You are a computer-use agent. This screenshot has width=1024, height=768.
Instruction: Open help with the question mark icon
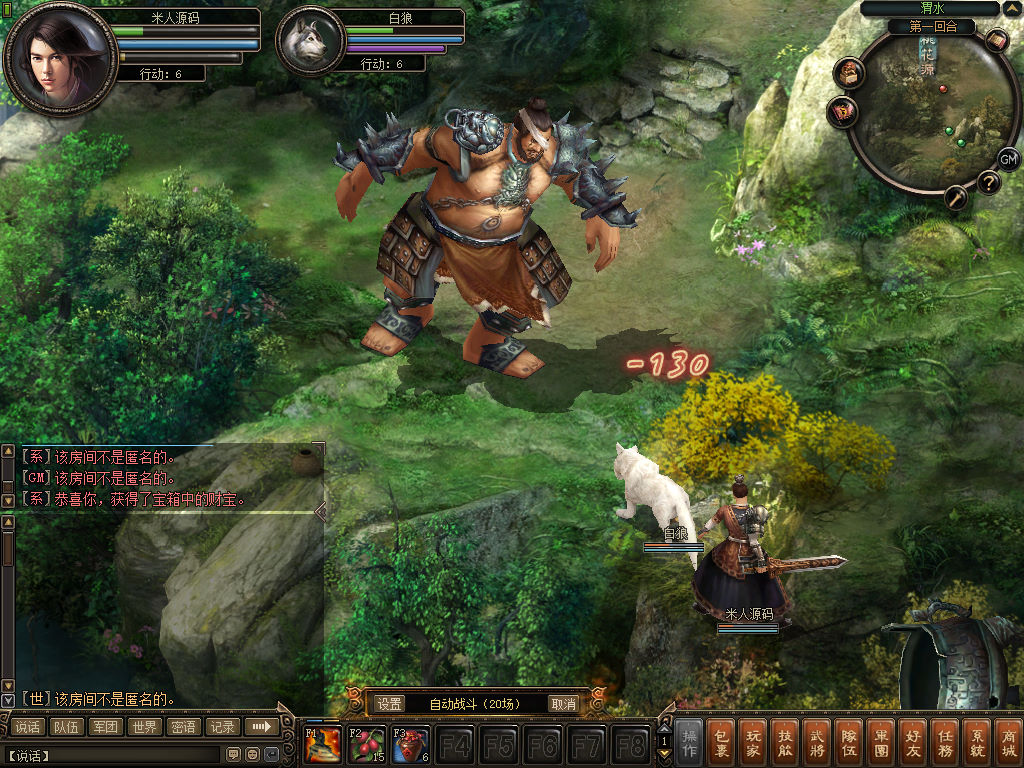(988, 183)
